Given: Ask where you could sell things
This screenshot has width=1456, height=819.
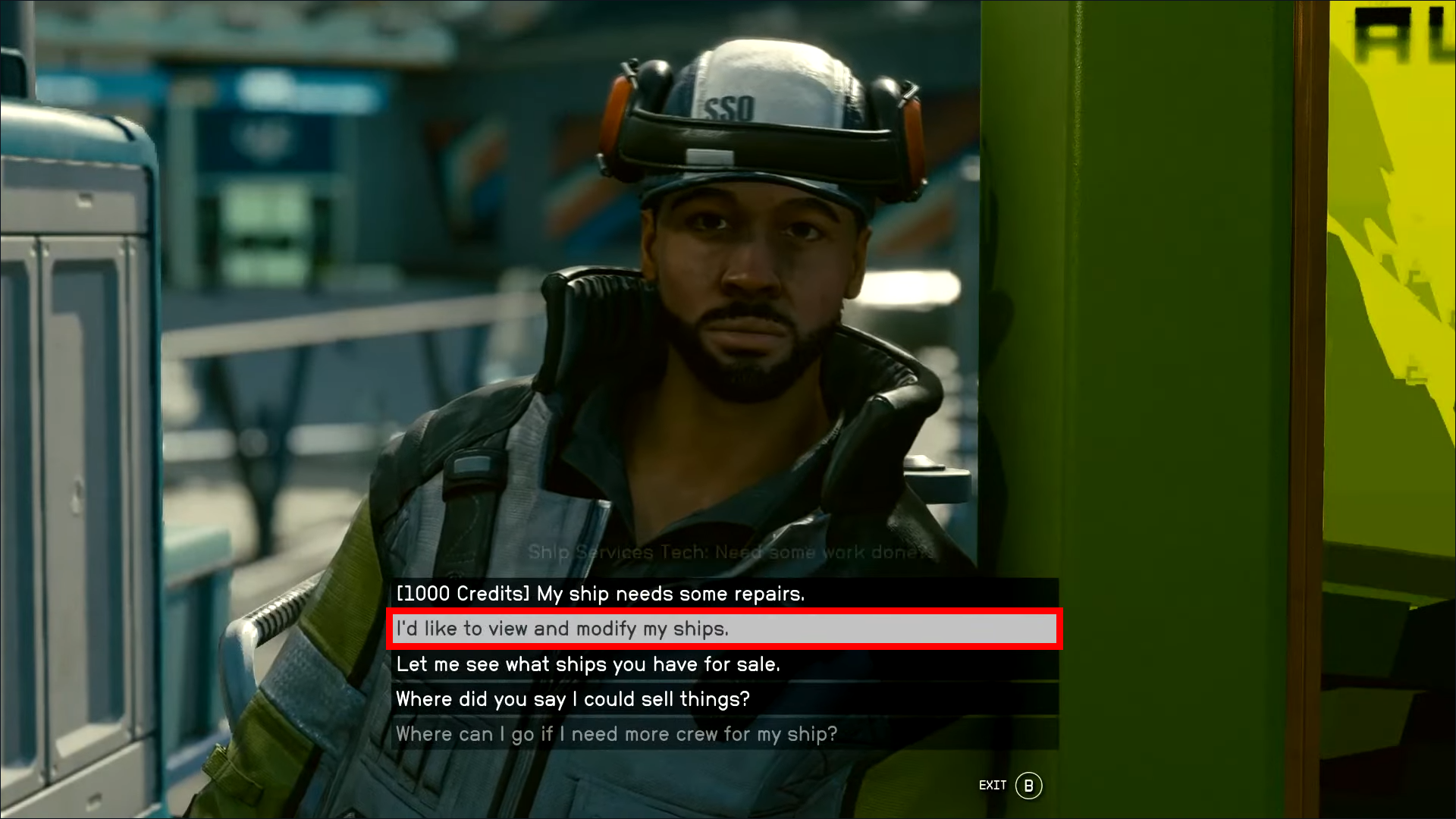Looking at the screenshot, I should coord(573,699).
